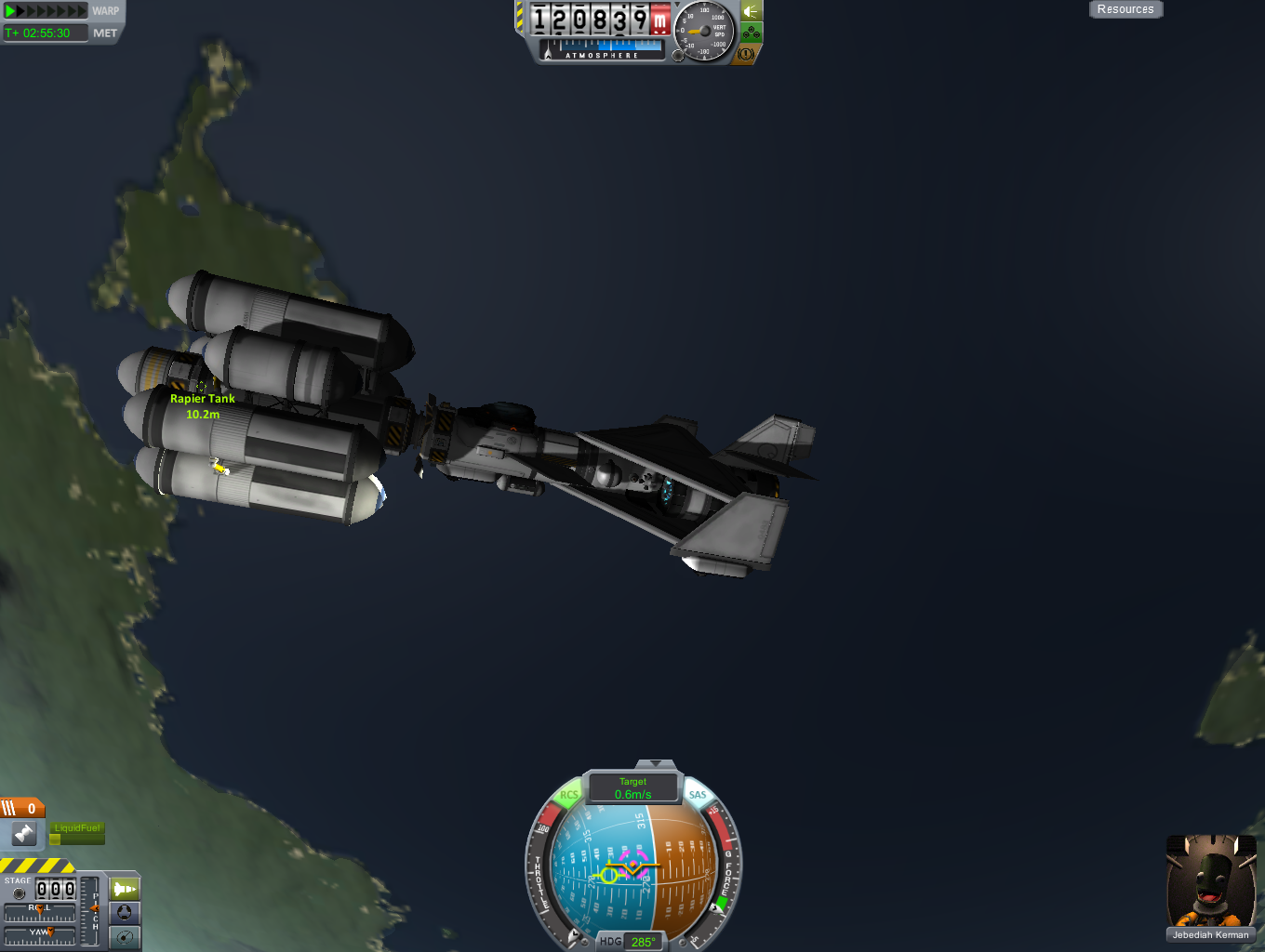The width and height of the screenshot is (1265, 952).
Task: Toggle the brakes warning button
Action: click(x=746, y=54)
